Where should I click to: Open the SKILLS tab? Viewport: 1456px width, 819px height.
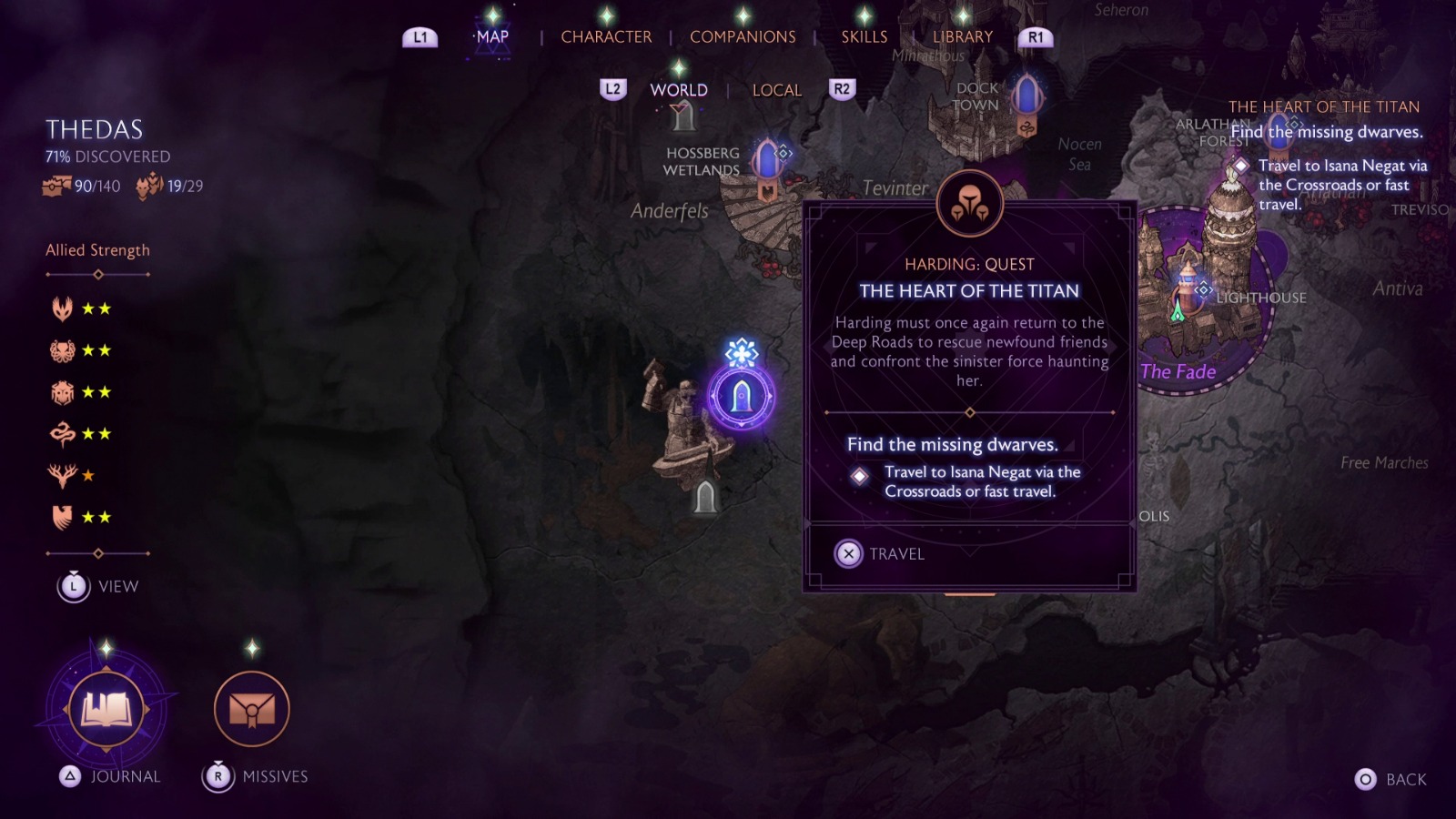[x=863, y=36]
